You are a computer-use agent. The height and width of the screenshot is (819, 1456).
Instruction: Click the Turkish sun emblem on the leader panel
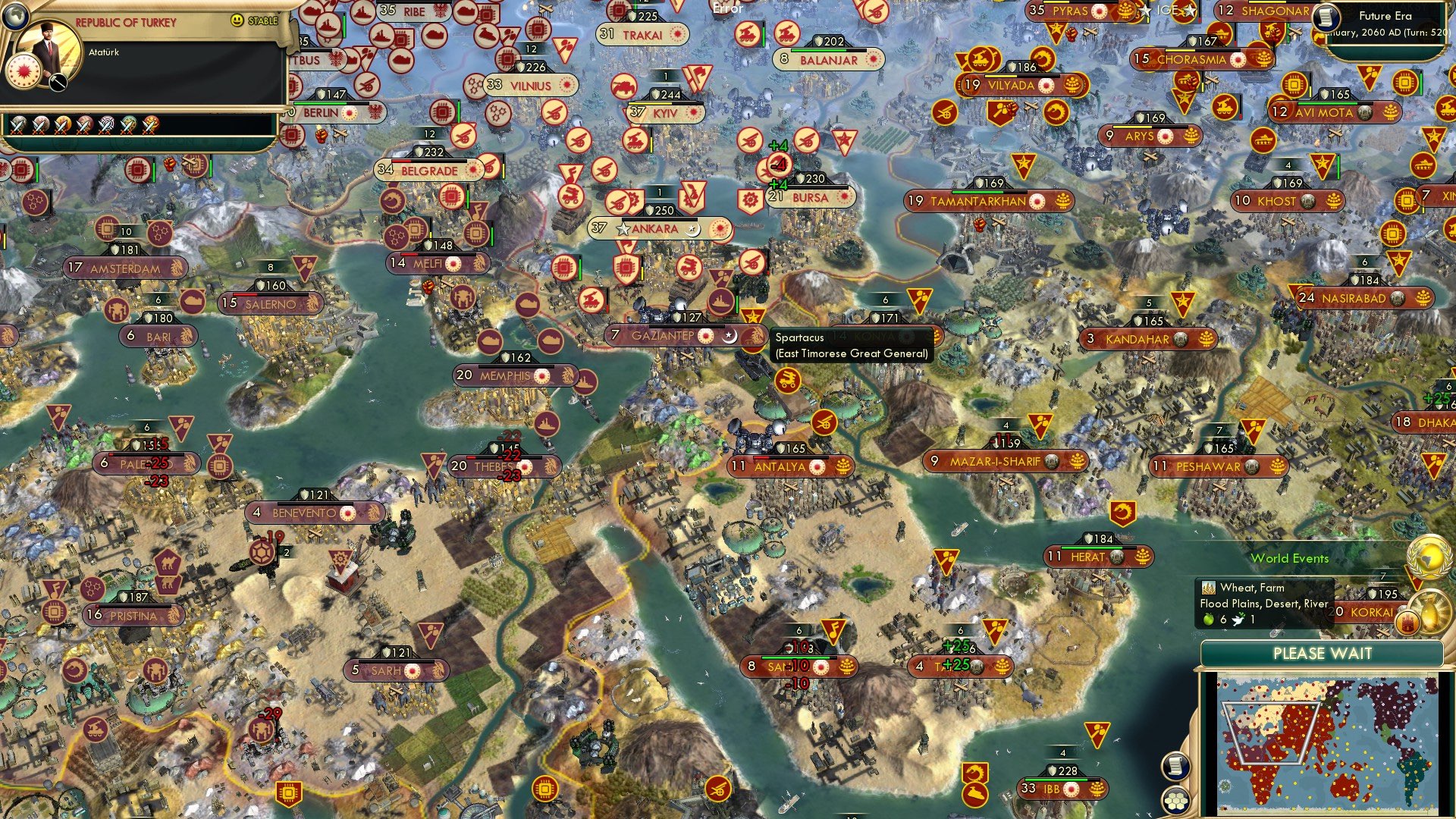click(x=24, y=71)
